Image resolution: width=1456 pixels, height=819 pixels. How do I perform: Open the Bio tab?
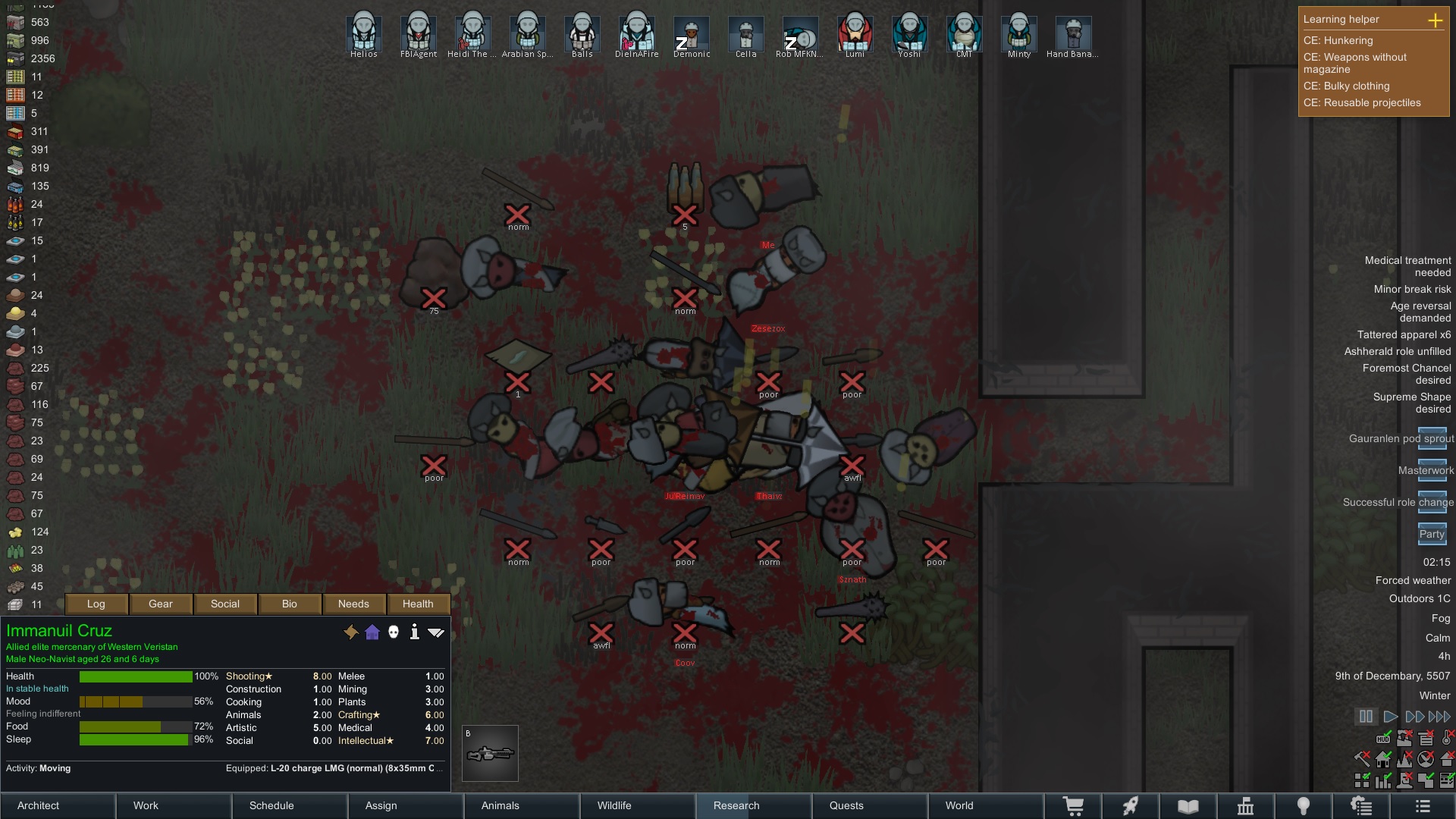pyautogui.click(x=290, y=604)
